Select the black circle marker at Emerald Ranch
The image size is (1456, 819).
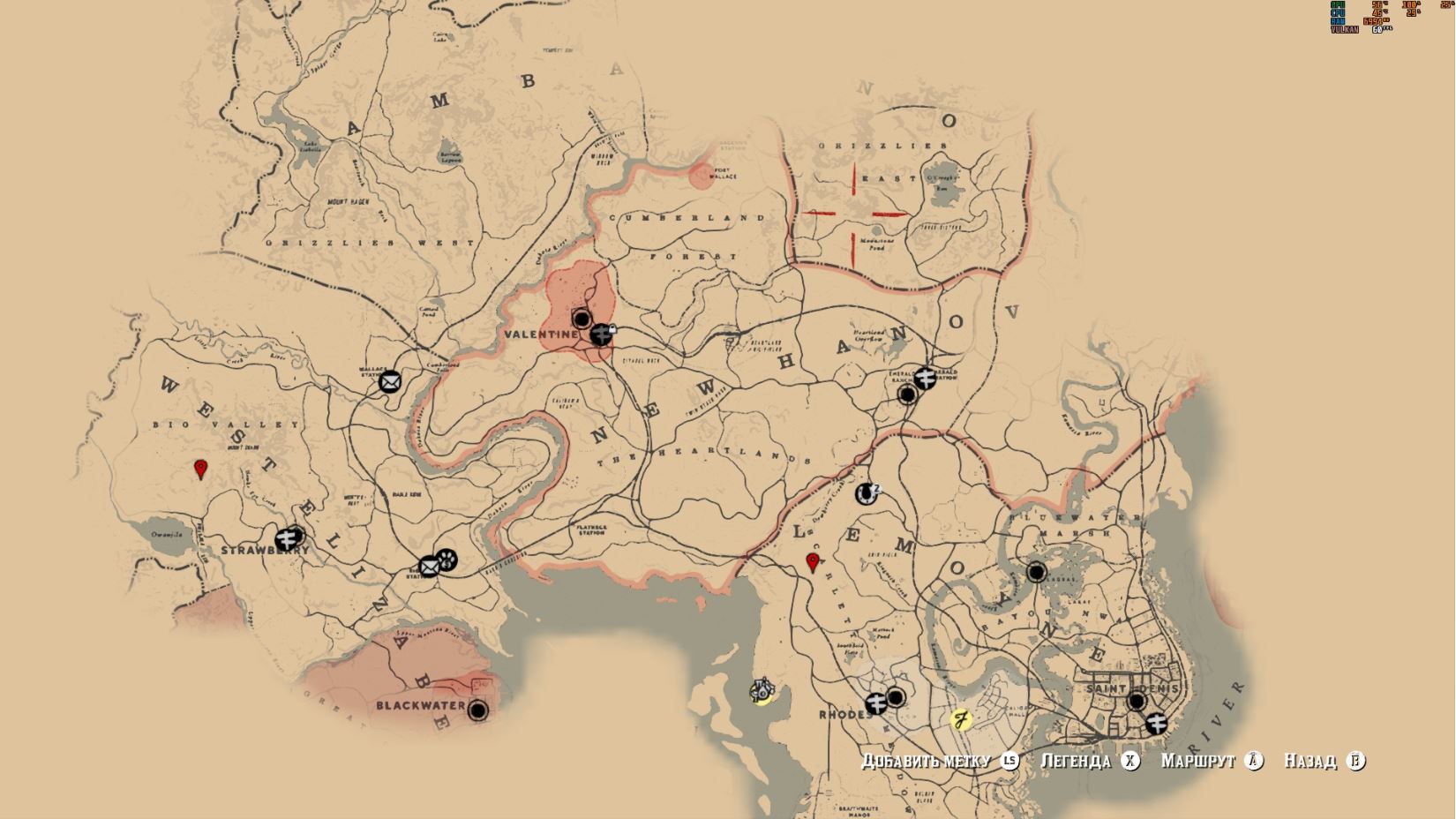pos(906,394)
